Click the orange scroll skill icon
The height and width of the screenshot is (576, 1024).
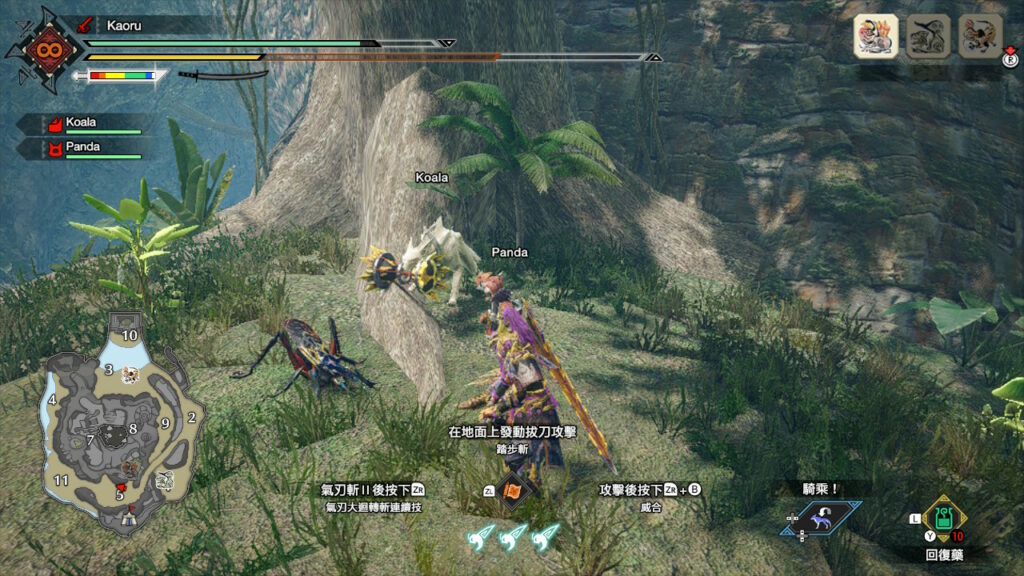pyautogui.click(x=514, y=490)
